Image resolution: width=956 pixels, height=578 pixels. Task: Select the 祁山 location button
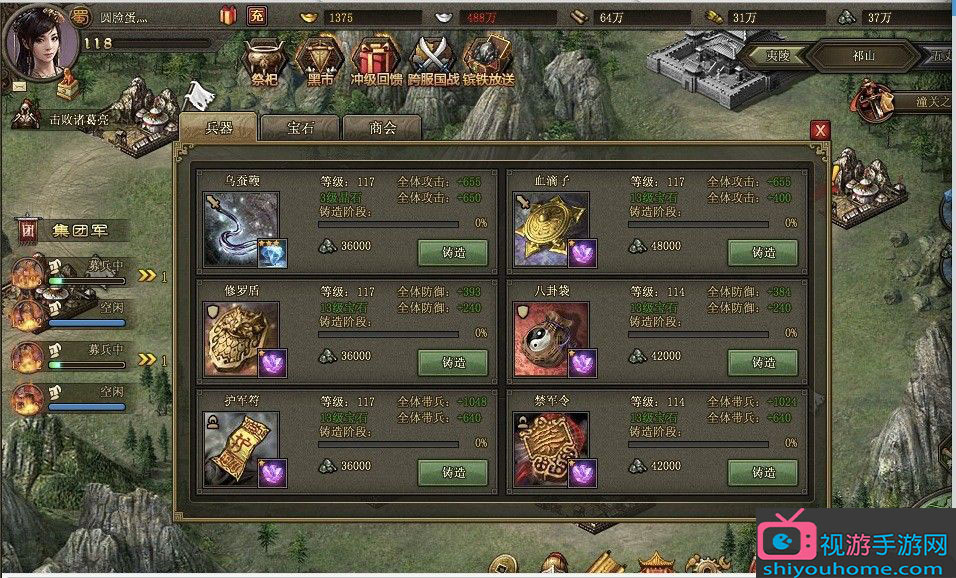point(863,56)
